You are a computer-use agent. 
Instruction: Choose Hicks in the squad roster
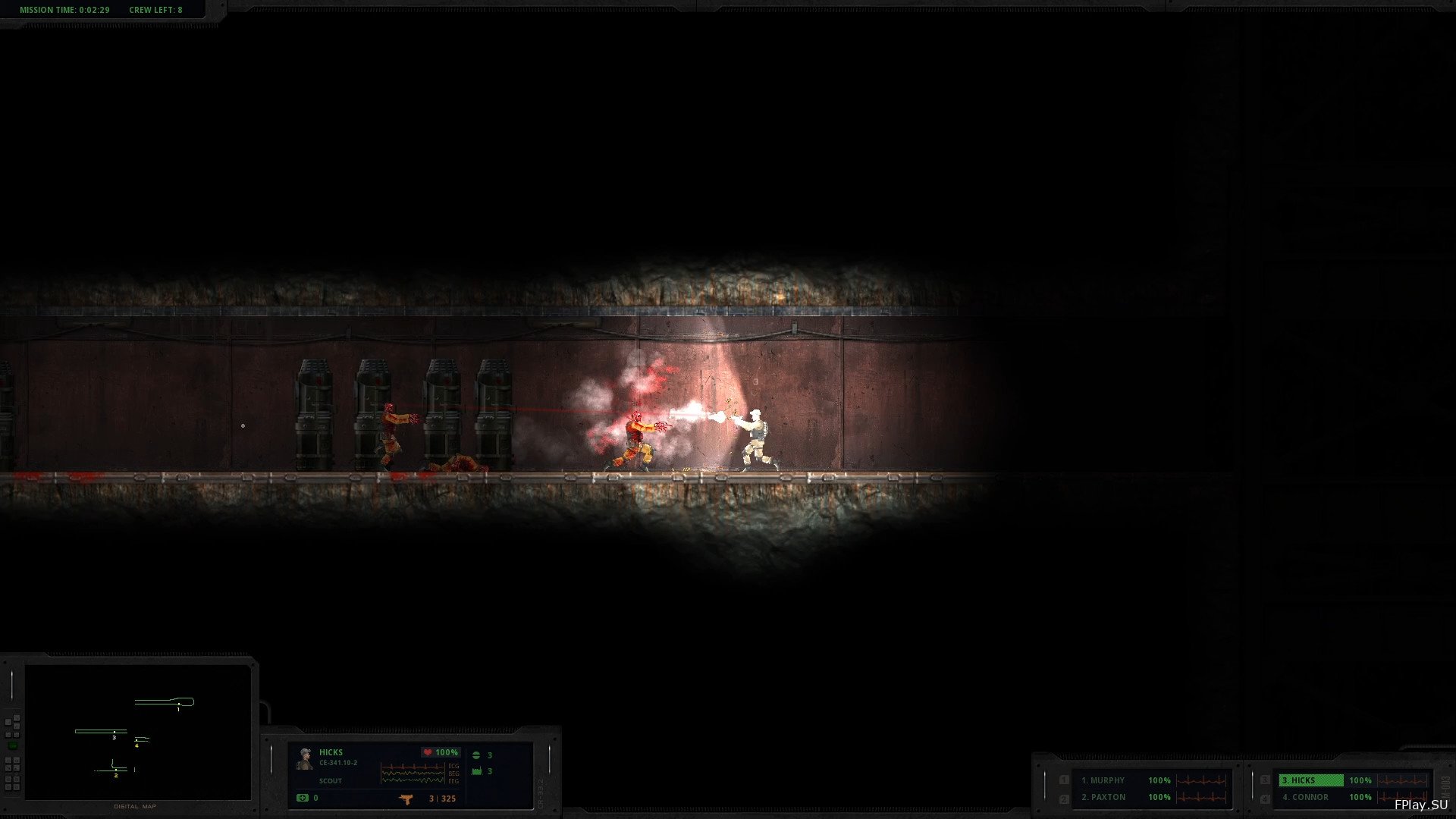[x=1310, y=780]
